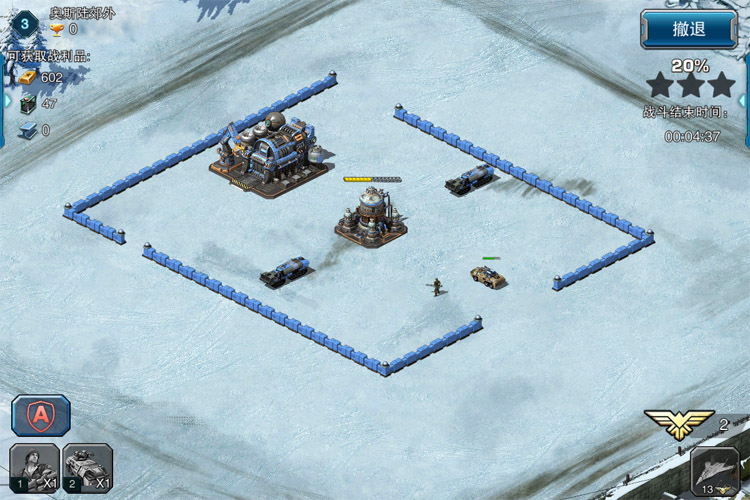Image resolution: width=750 pixels, height=500 pixels.
Task: Tap the 撤退 retreat button
Action: click(x=688, y=29)
